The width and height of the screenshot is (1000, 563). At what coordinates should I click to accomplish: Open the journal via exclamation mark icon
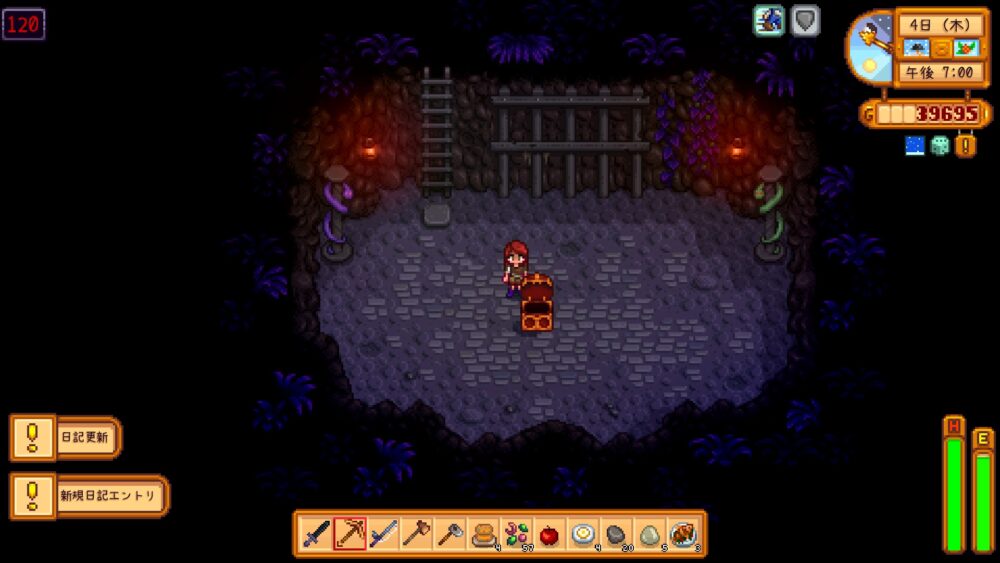click(x=966, y=146)
